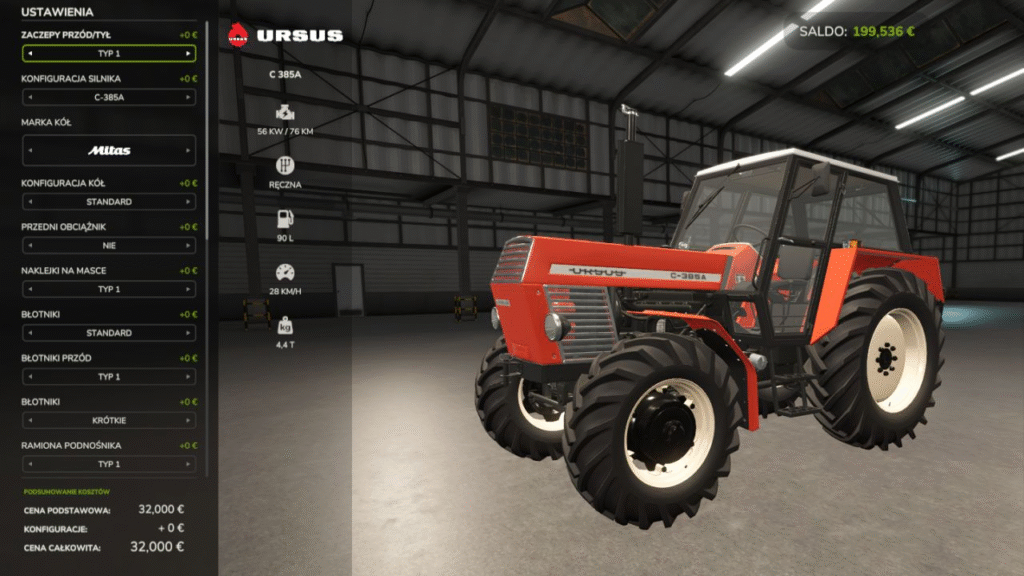The width and height of the screenshot is (1024, 576).
Task: Click previous arrow for Konfiguracja kół
Action: coord(29,202)
